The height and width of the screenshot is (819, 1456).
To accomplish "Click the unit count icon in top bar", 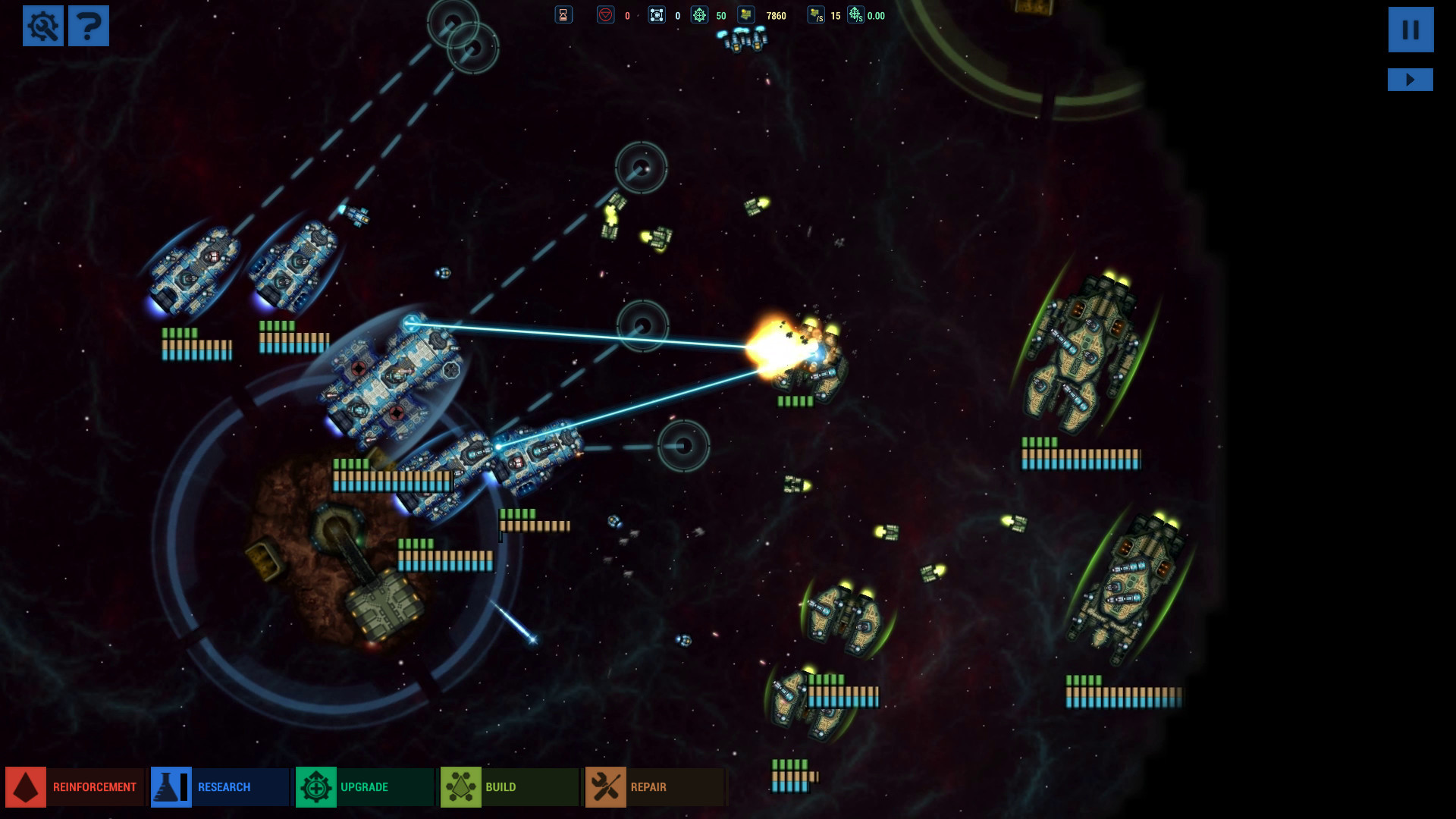I will pyautogui.click(x=655, y=15).
